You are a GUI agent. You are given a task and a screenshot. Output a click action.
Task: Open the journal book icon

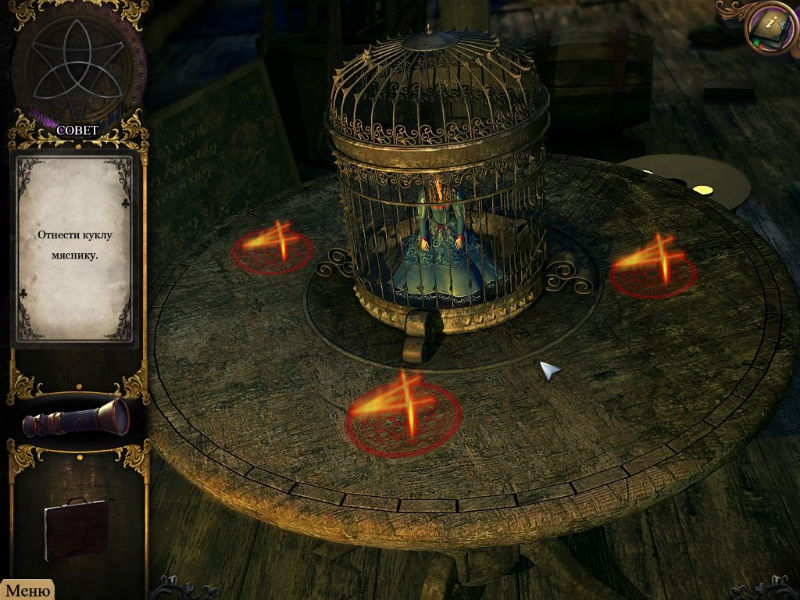click(x=770, y=26)
